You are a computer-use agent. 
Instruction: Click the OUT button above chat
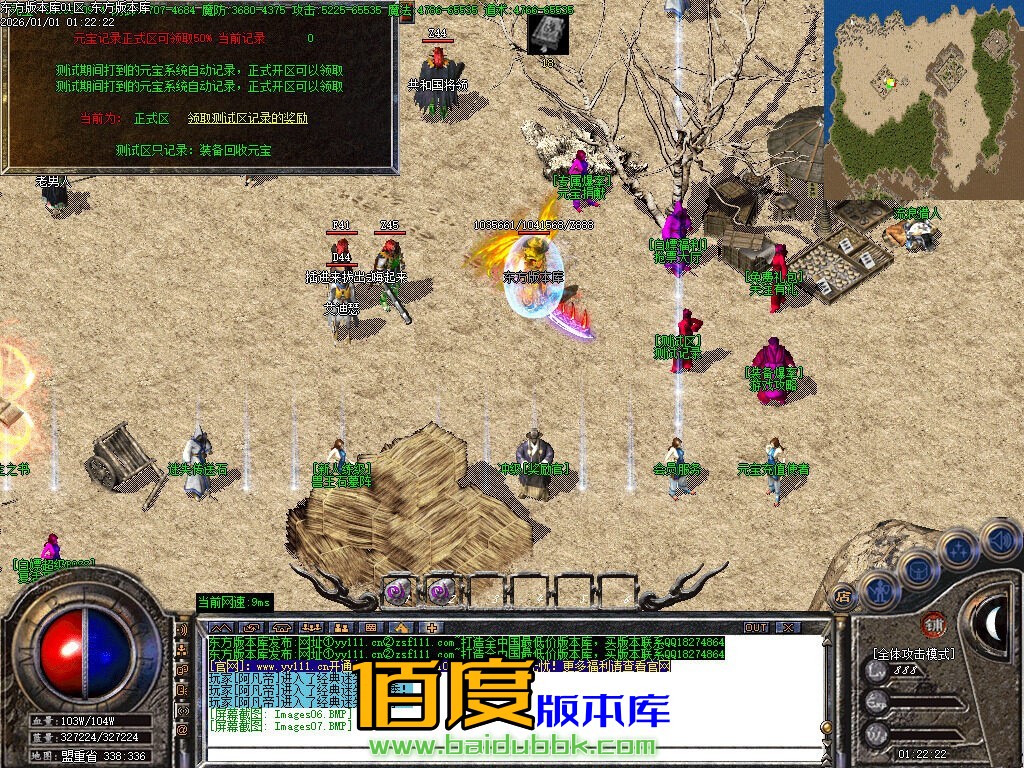(757, 627)
